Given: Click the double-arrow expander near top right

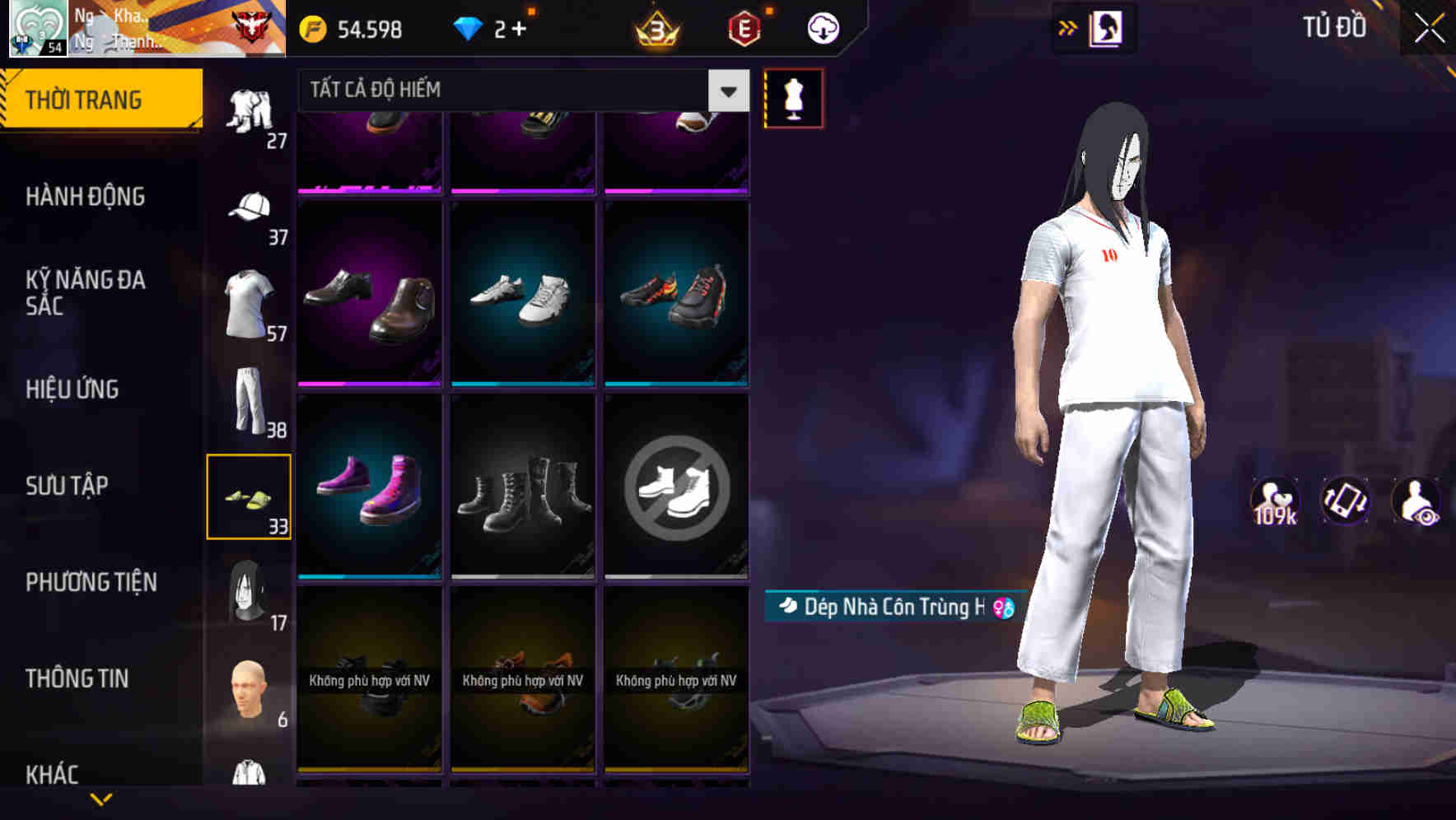Looking at the screenshot, I should [1068, 27].
